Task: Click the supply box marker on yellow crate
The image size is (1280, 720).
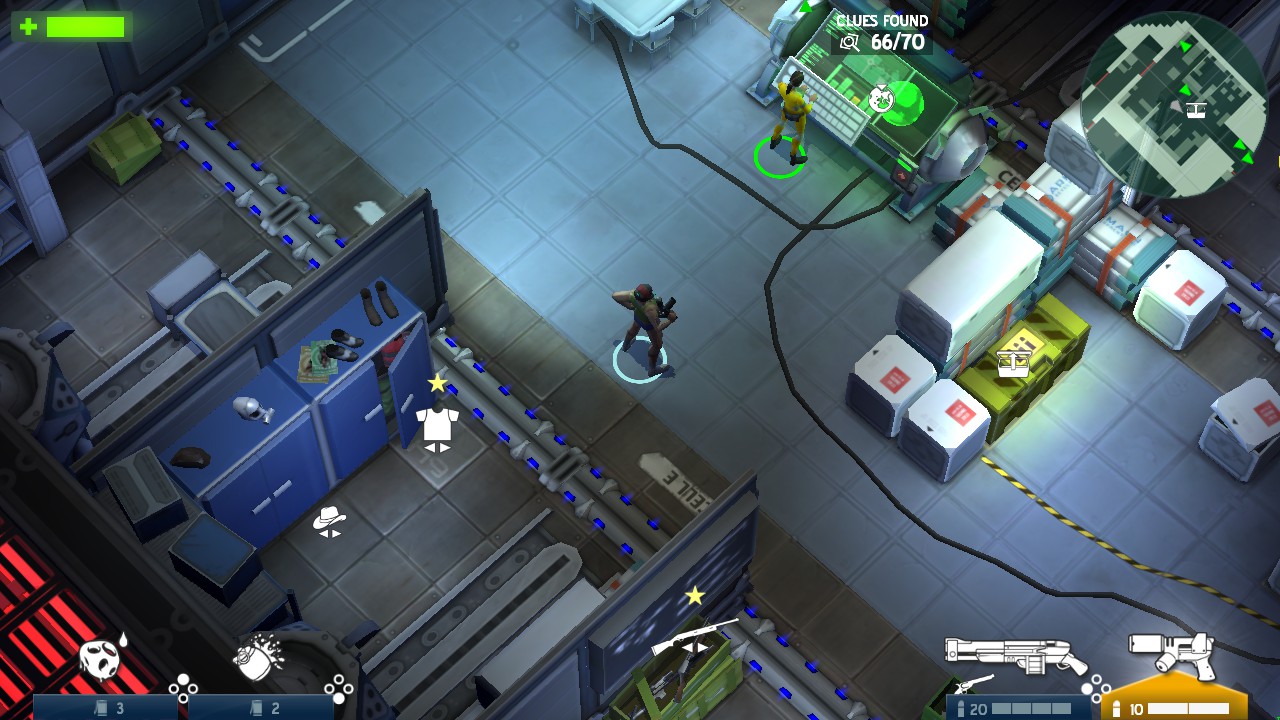Action: click(x=1013, y=362)
